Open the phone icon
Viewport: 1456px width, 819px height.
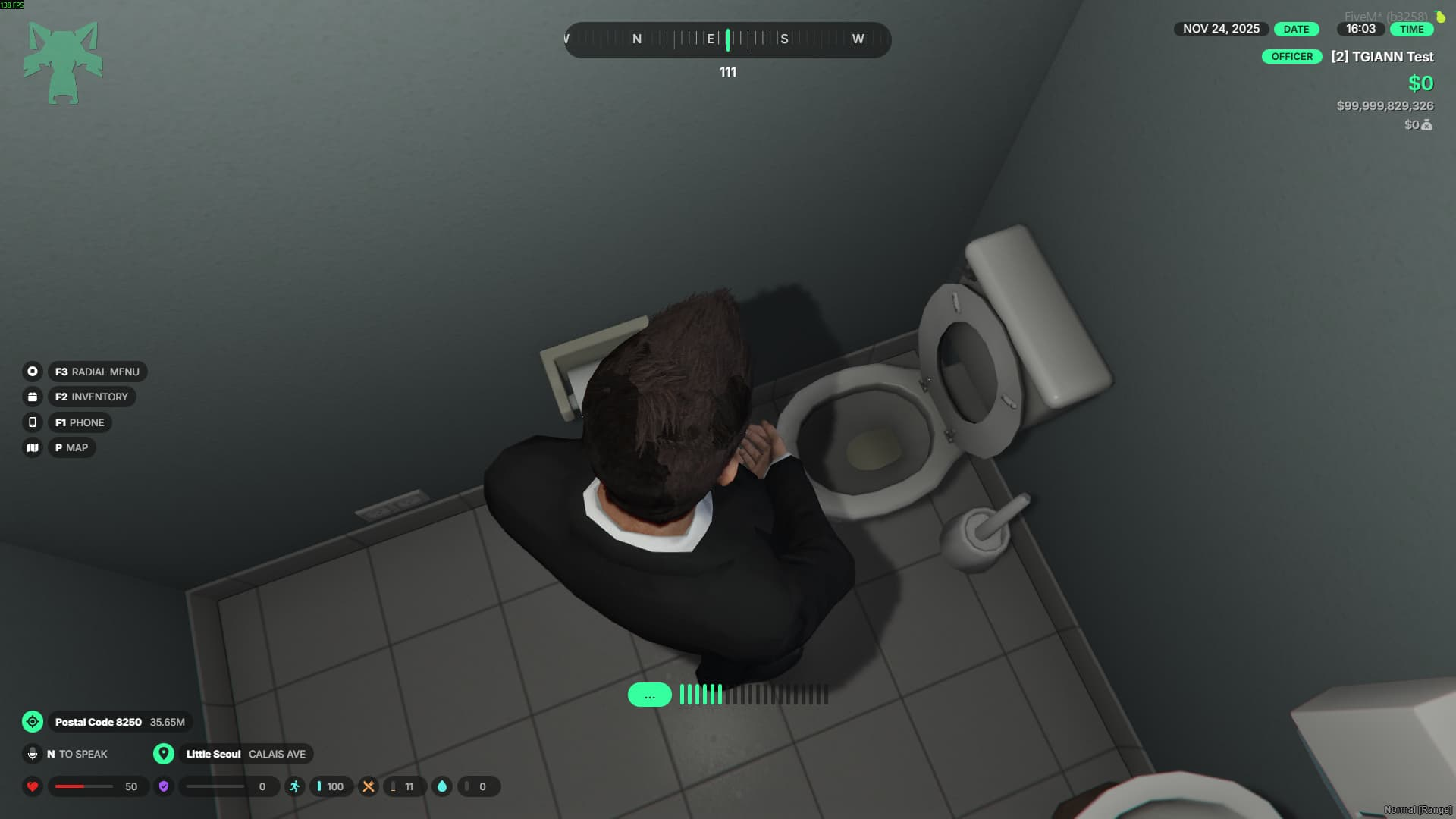(33, 422)
